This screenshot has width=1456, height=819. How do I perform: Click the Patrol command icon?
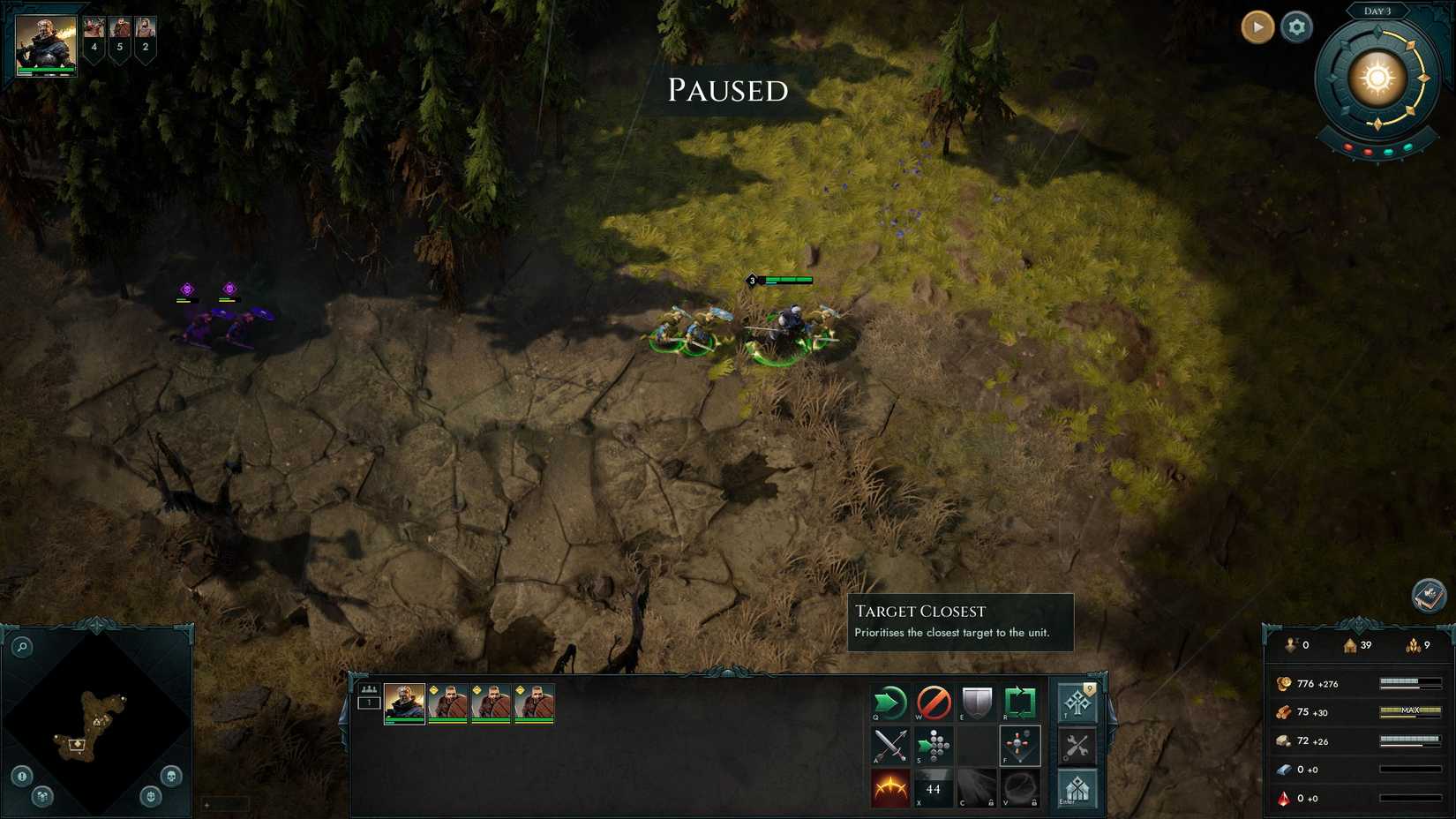click(1021, 702)
